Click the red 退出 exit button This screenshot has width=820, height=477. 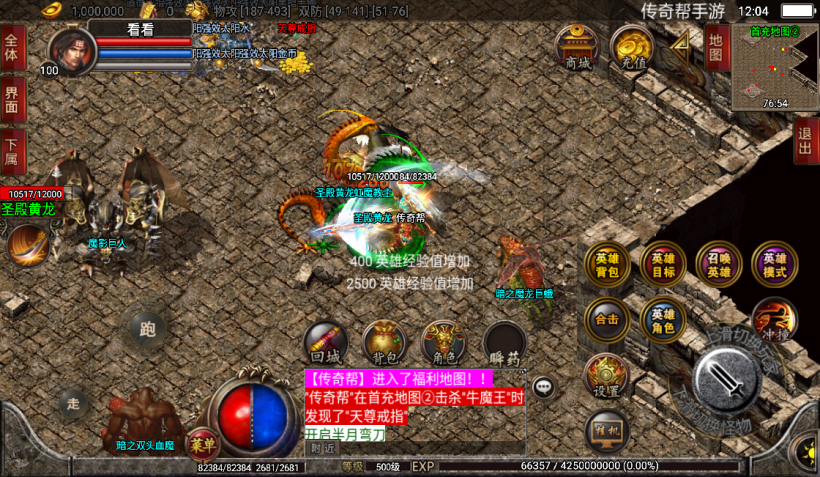[x=806, y=141]
